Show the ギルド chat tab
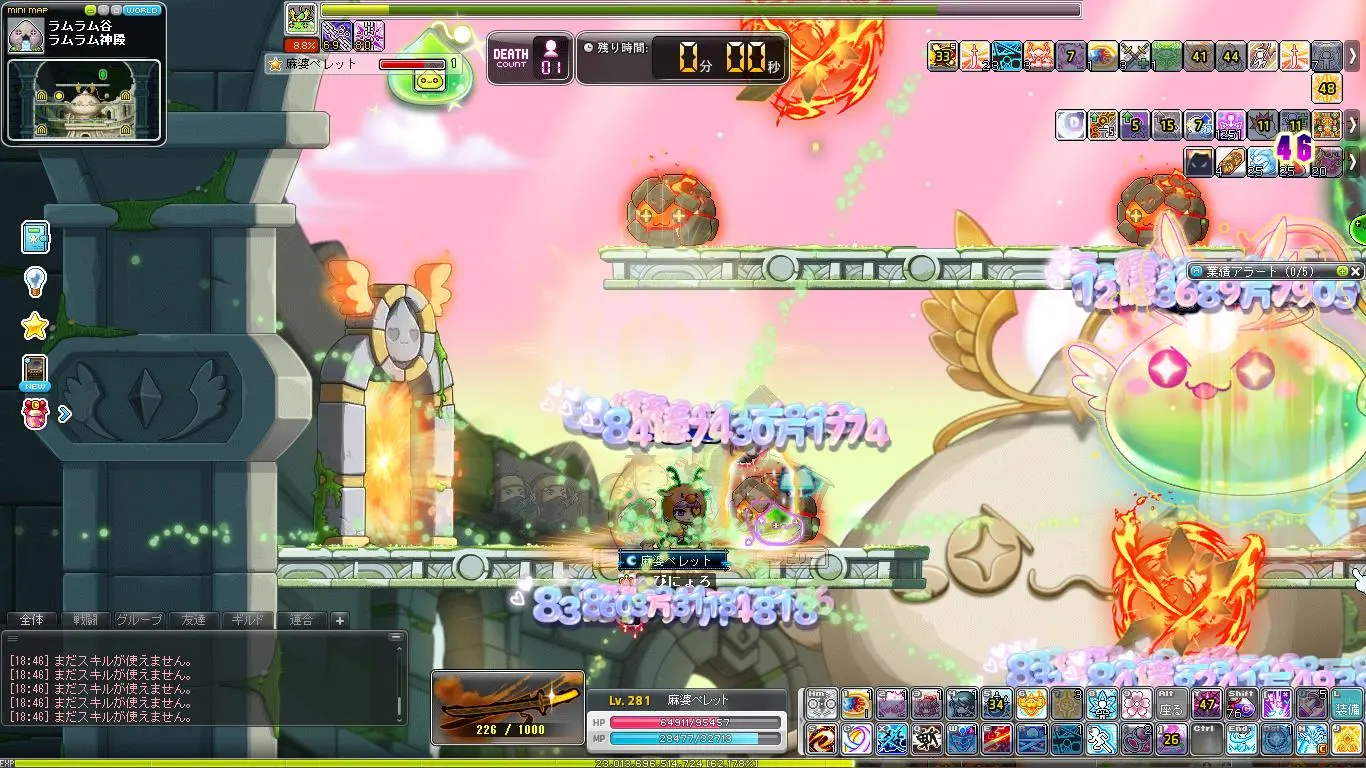This screenshot has height=768, width=1366. [x=247, y=620]
